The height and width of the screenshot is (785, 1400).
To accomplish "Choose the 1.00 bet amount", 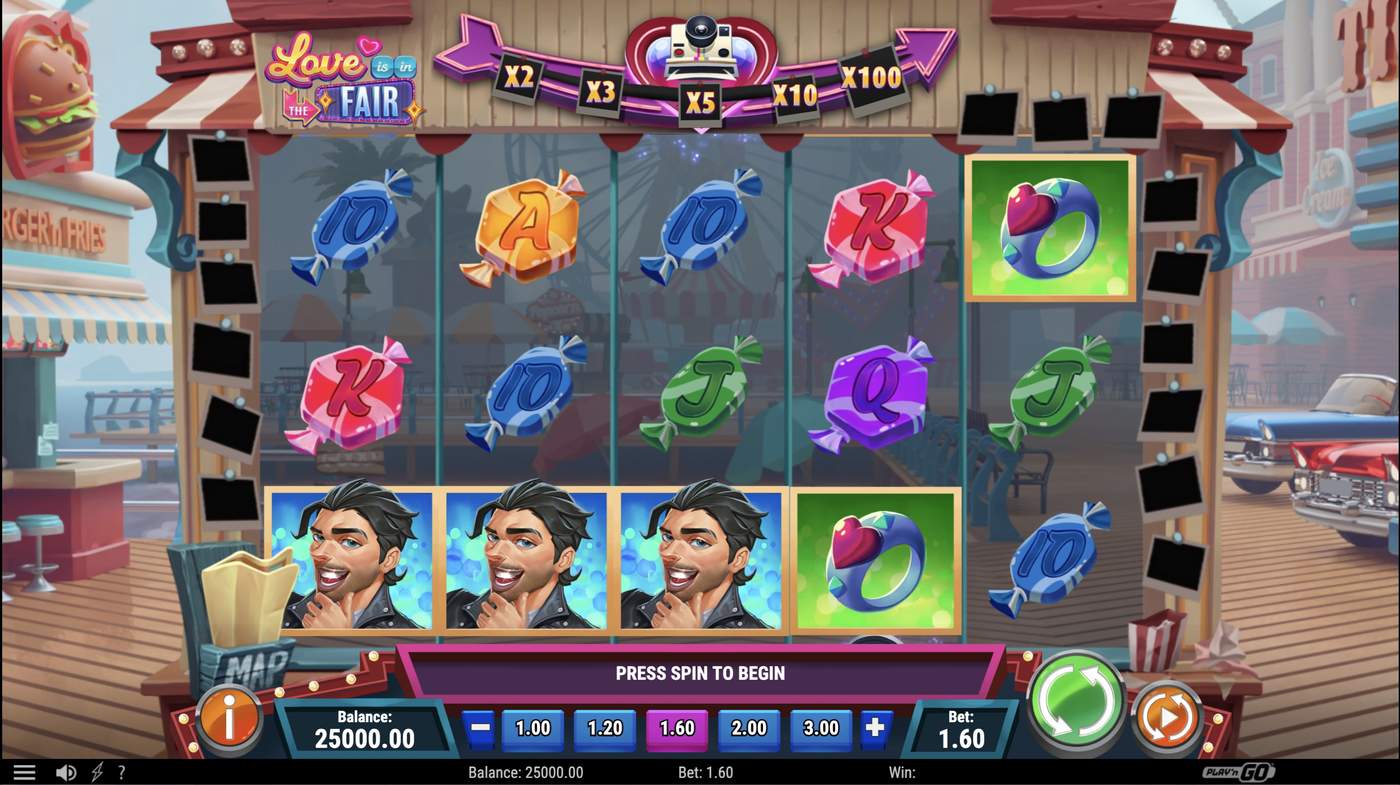I will (x=532, y=729).
